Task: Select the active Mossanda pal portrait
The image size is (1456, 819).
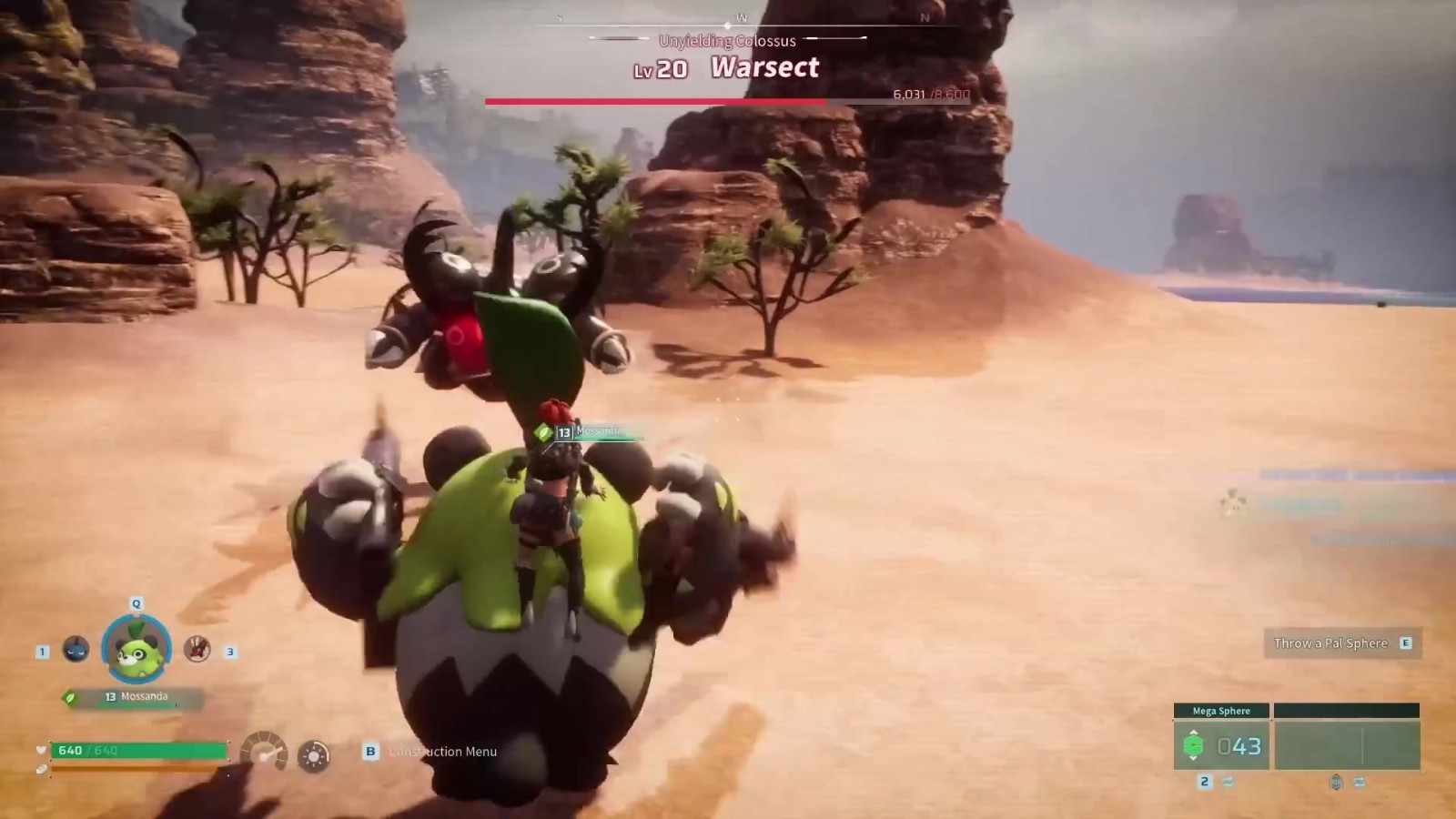Action: coord(136,649)
